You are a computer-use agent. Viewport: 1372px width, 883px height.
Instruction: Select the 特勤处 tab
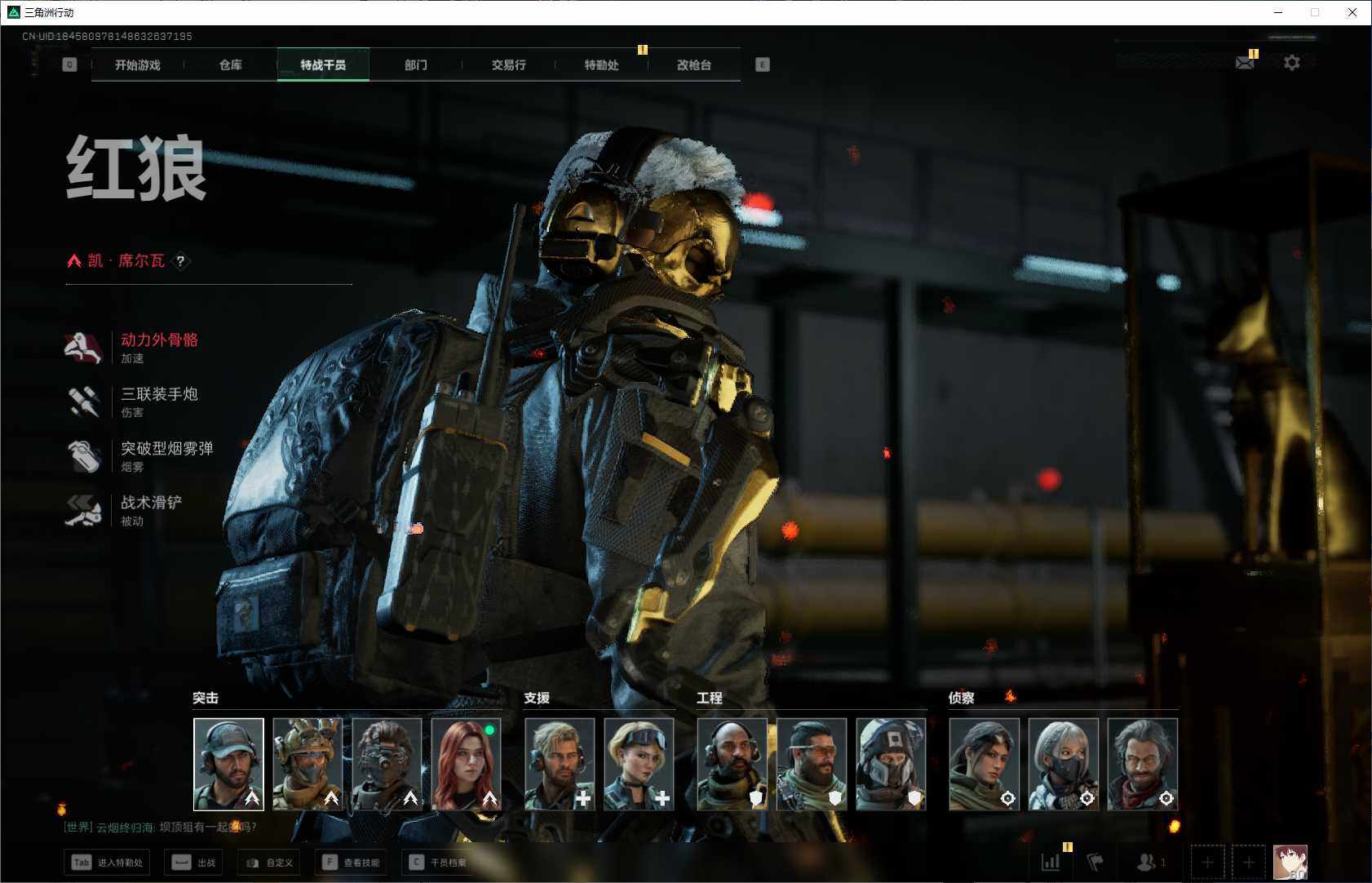pyautogui.click(x=601, y=65)
